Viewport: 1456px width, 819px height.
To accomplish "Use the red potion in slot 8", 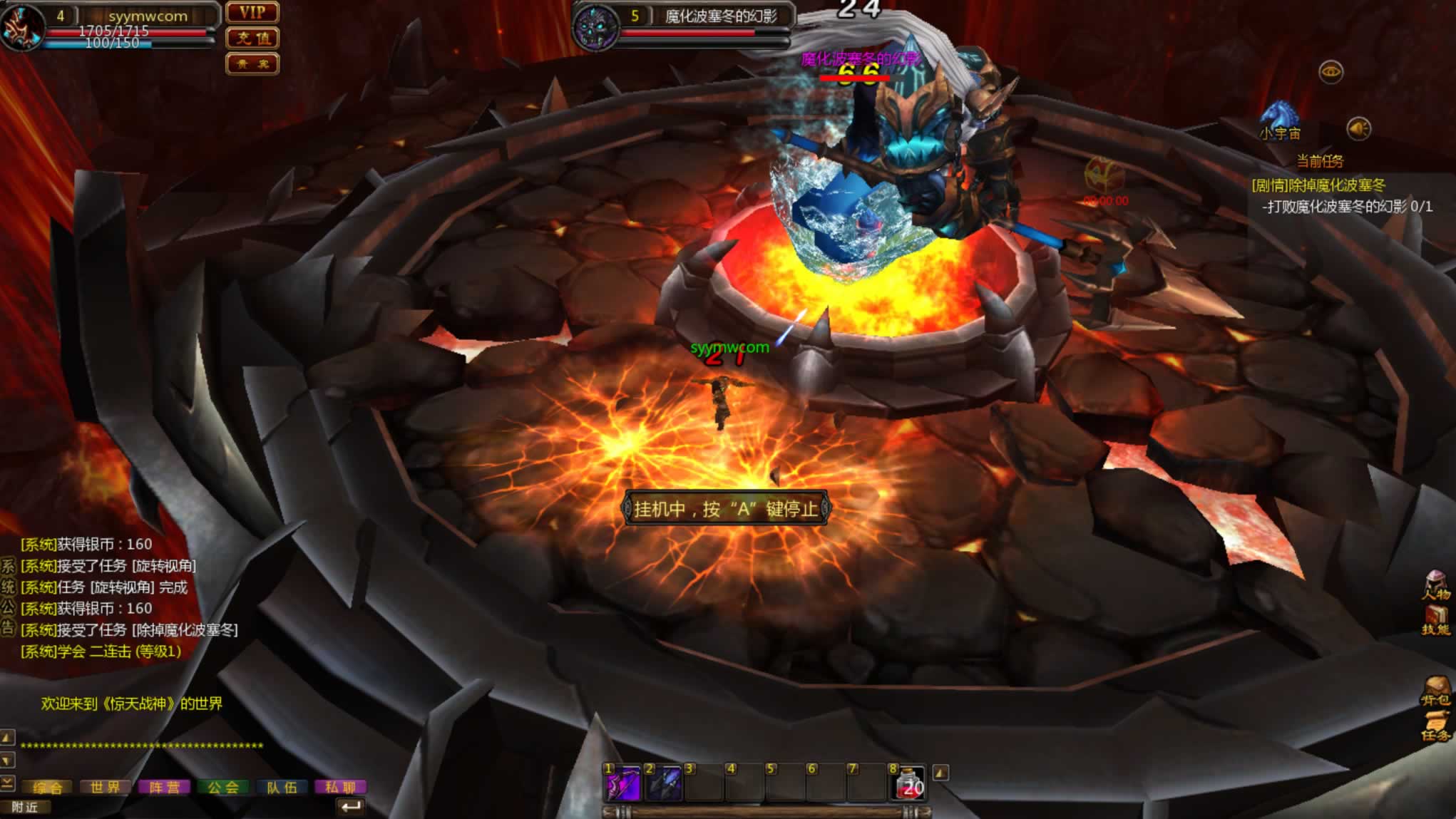I will (x=908, y=783).
